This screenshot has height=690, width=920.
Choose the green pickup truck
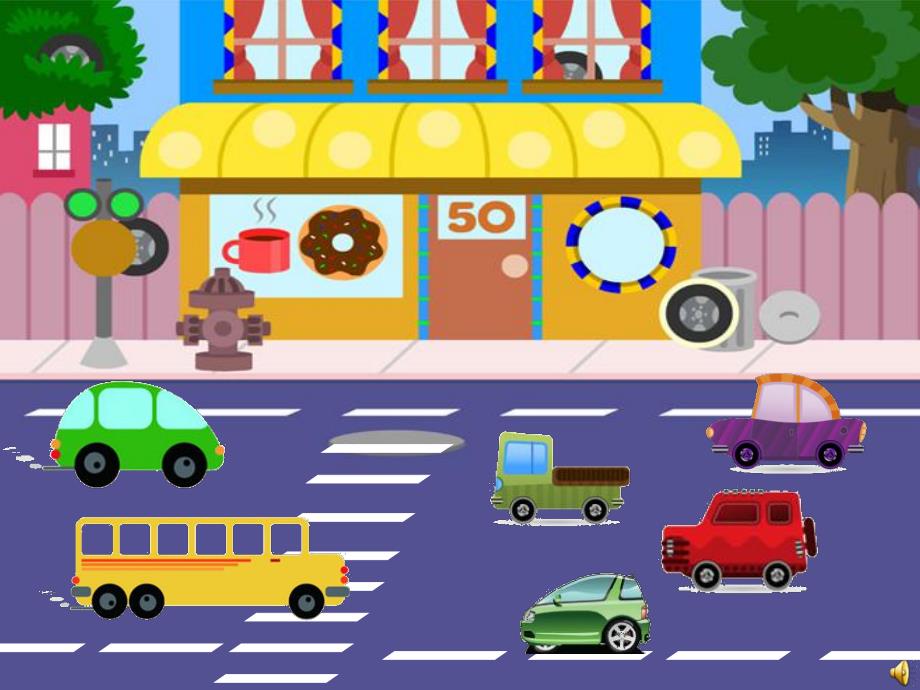point(558,479)
